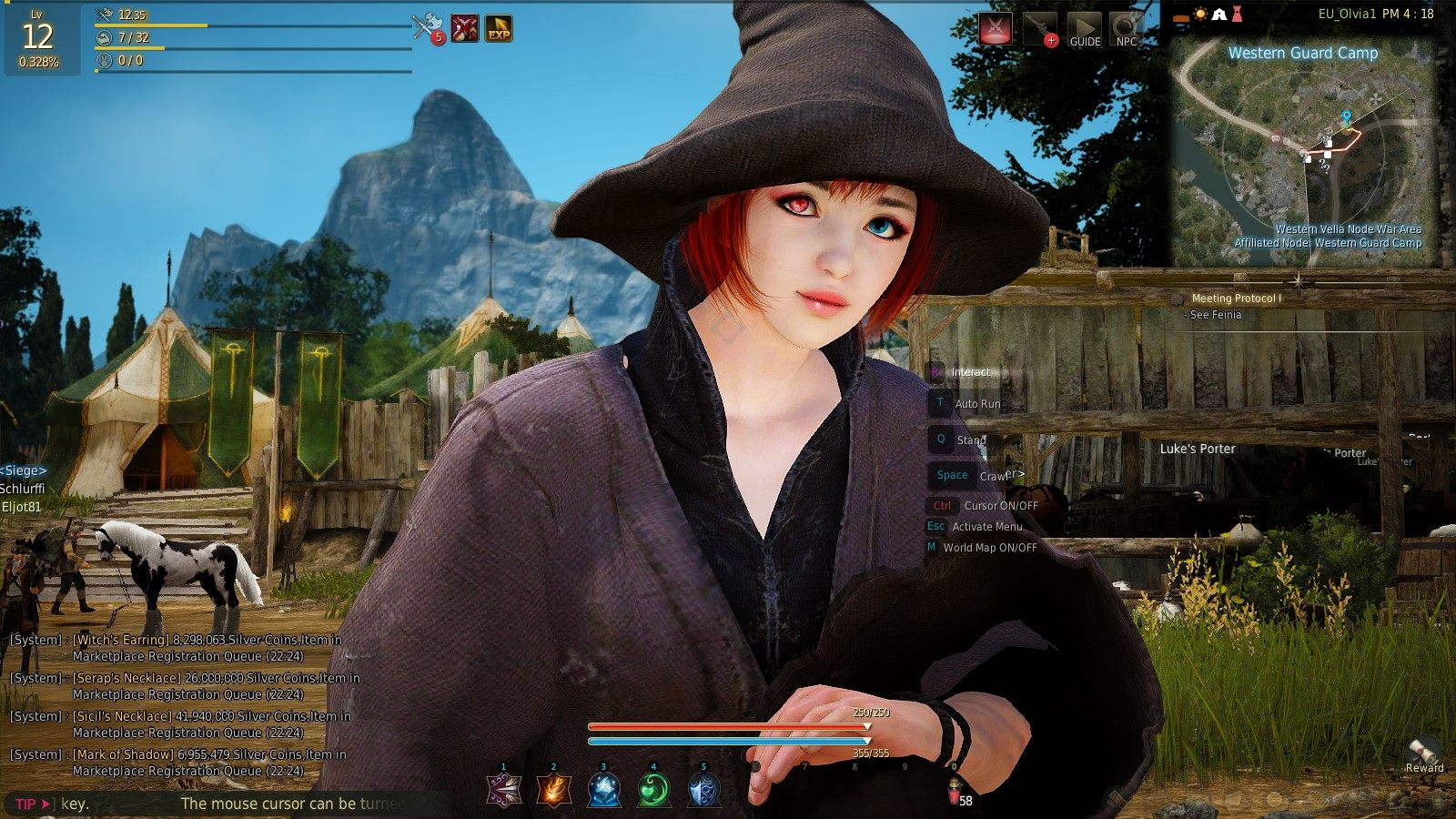The width and height of the screenshot is (1456, 819).
Task: Click the blue pin marker on the minimap
Action: (1346, 118)
